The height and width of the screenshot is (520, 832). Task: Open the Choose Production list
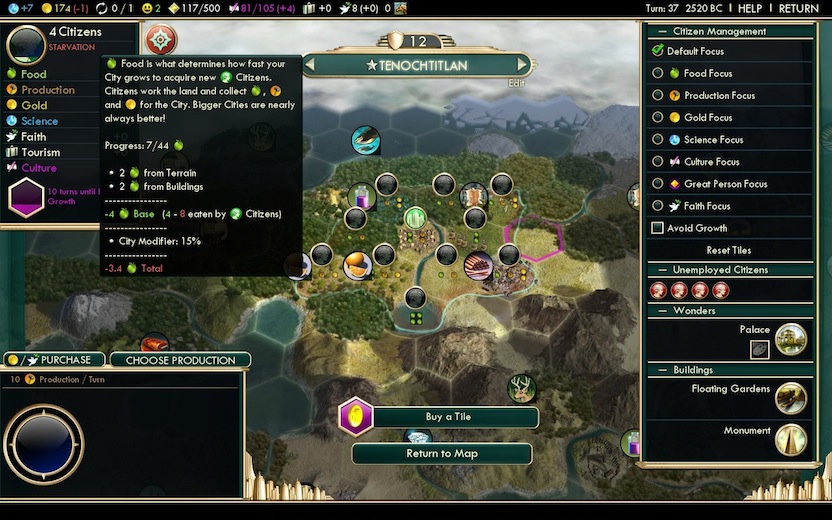coord(180,360)
